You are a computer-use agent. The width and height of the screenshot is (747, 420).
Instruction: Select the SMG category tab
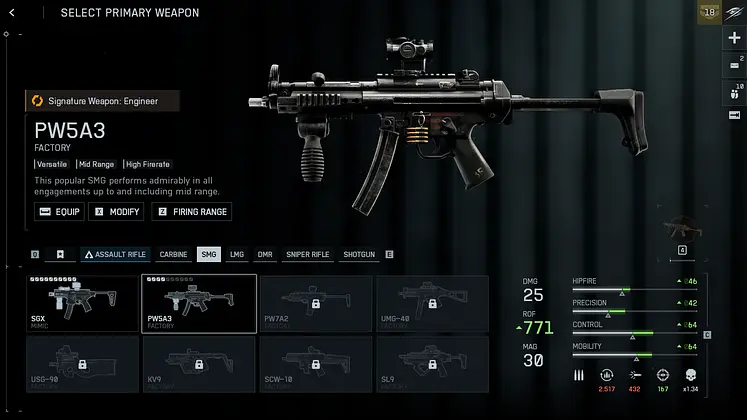coord(209,255)
